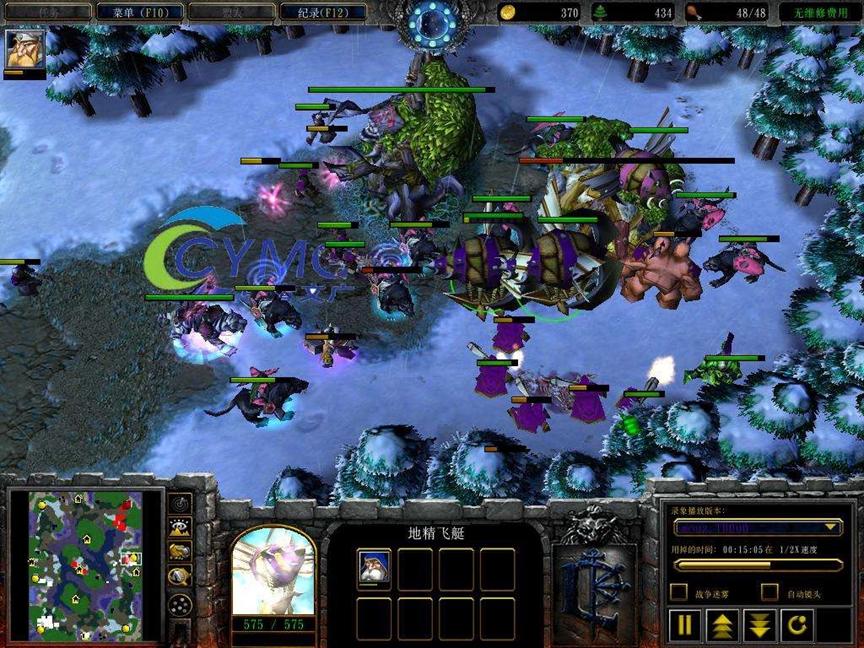Toggle minimap ally color mode button
This screenshot has width=864, height=648.
coord(180,552)
